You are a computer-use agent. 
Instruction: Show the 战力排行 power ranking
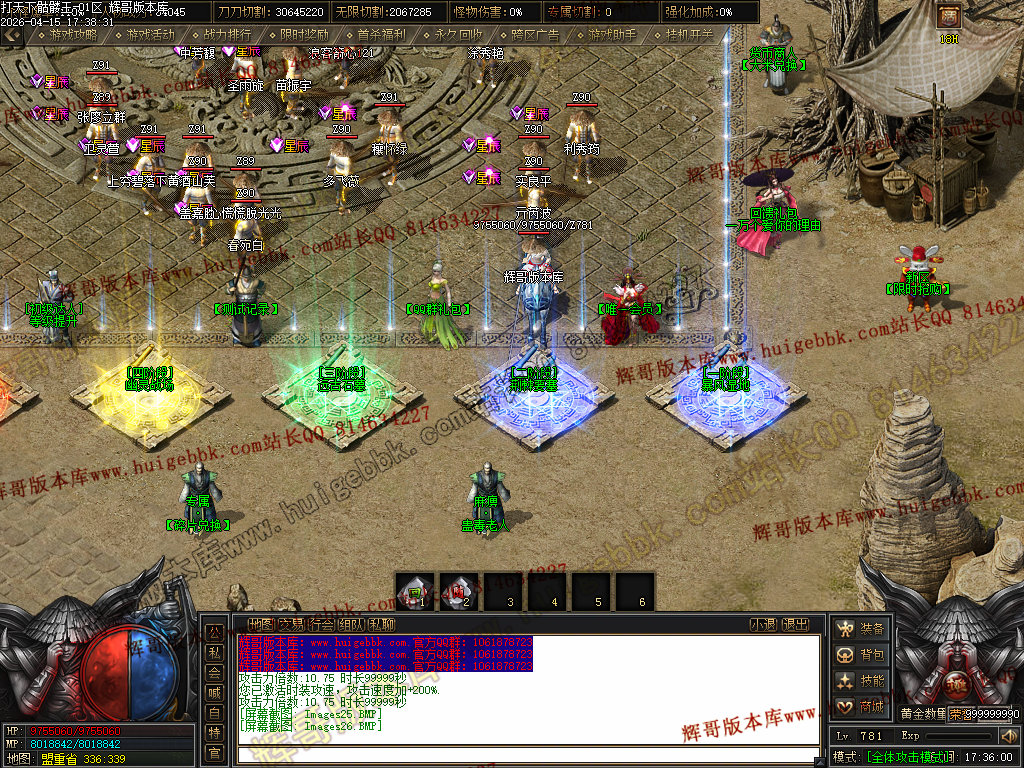click(x=227, y=35)
